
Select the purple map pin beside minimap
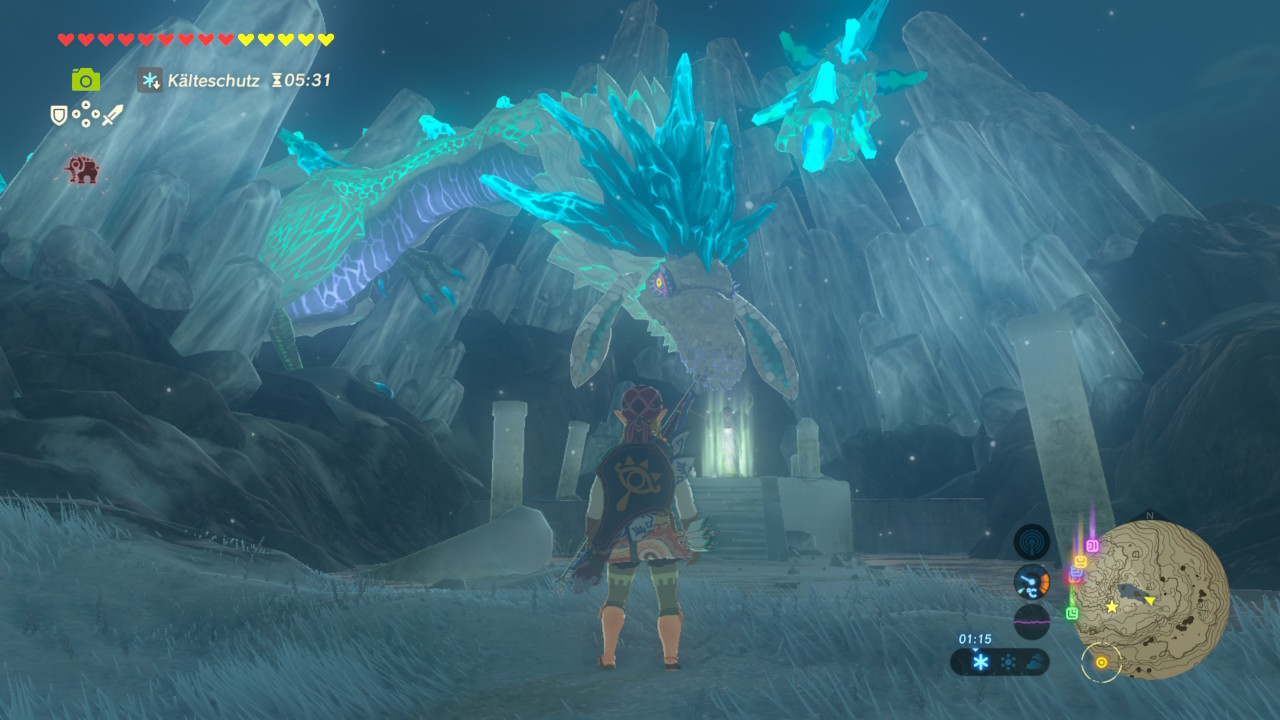pos(1092,545)
